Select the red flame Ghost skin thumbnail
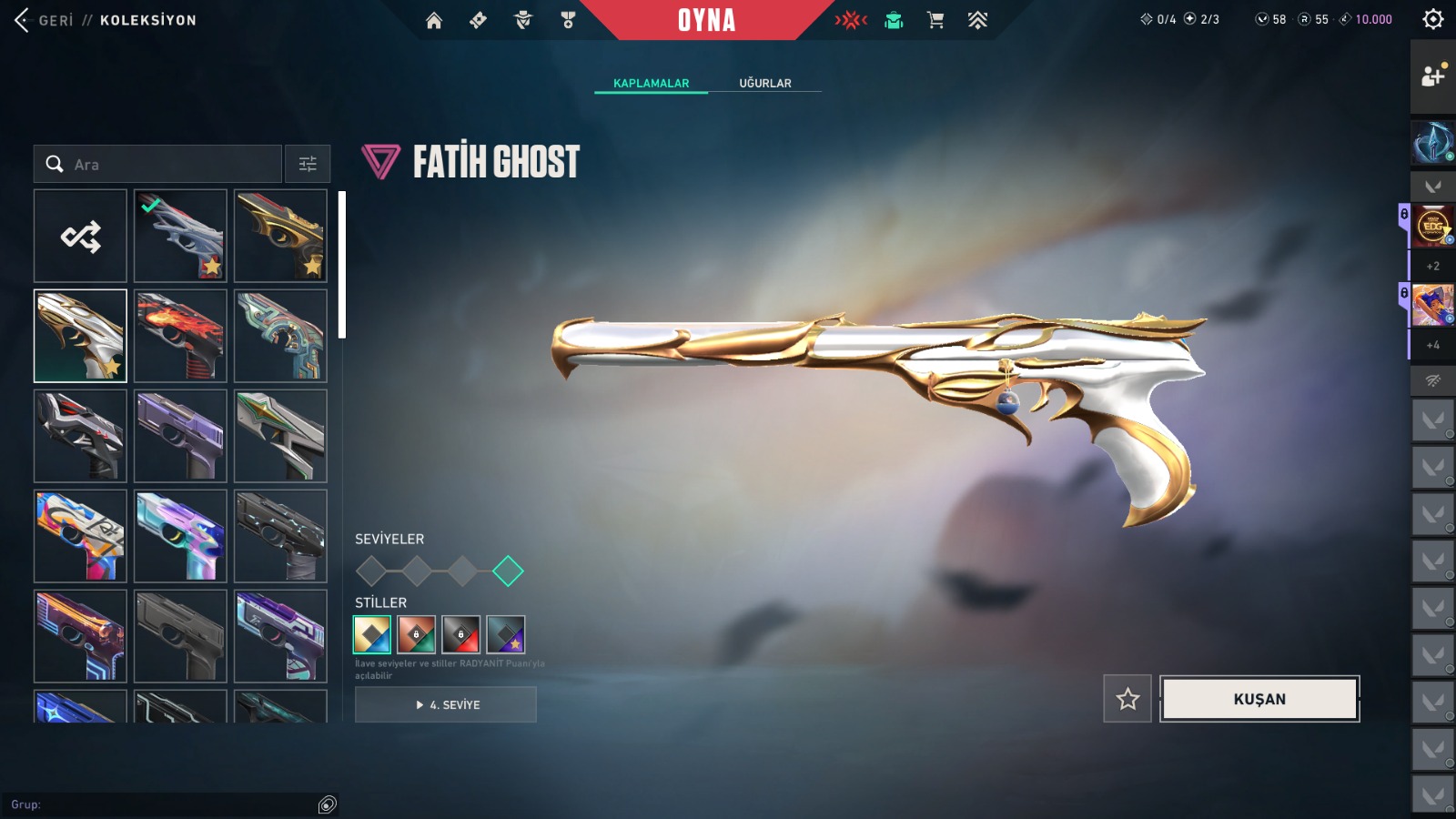This screenshot has width=1456, height=819. pyautogui.click(x=180, y=336)
